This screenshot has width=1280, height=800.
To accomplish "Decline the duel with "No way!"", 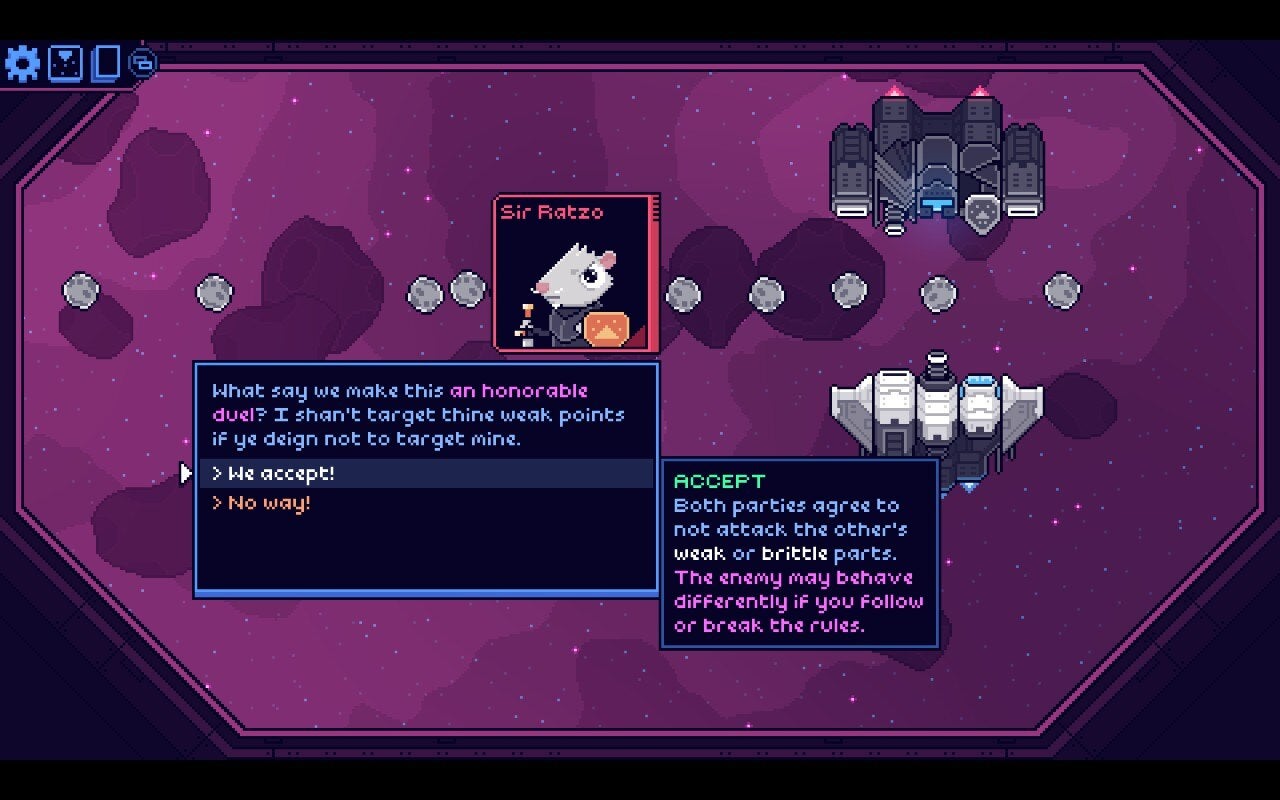I will [270, 503].
